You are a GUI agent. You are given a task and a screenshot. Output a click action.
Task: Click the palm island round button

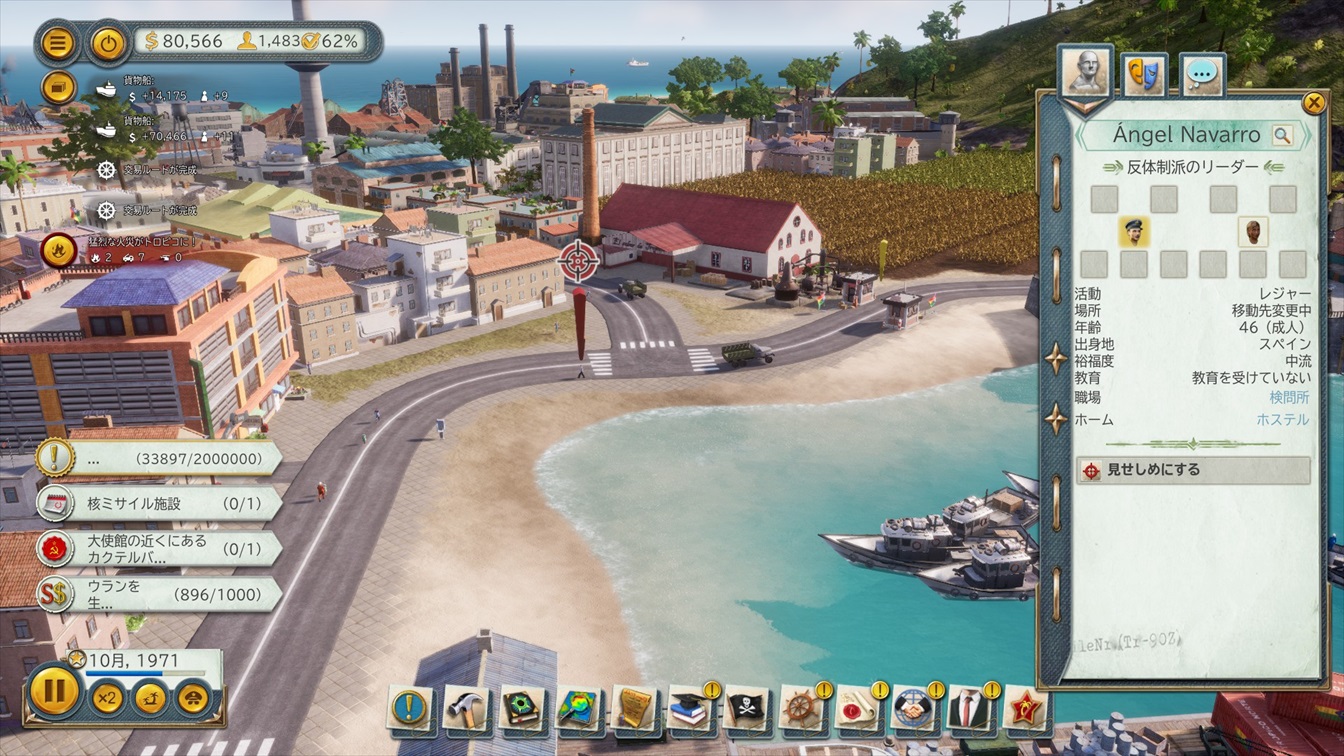[150, 696]
